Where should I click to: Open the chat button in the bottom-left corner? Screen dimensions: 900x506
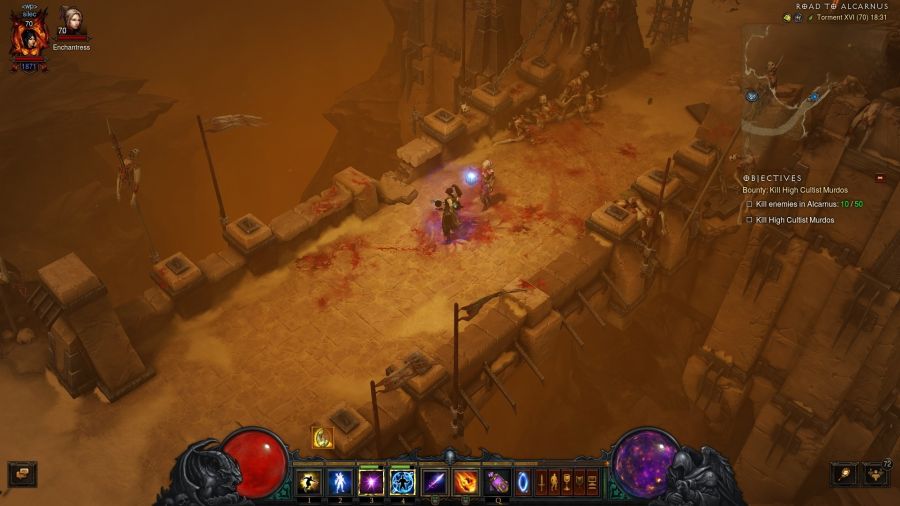[22, 473]
